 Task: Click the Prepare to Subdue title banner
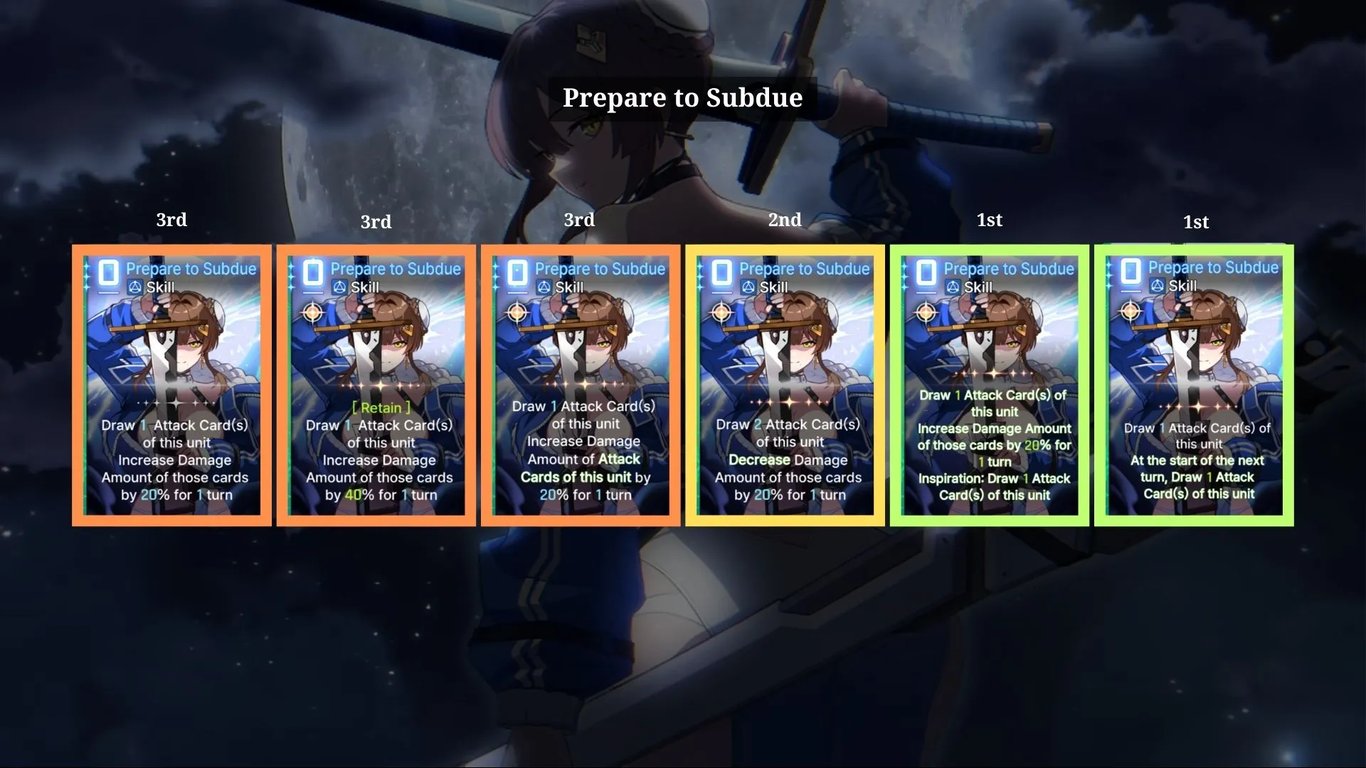click(683, 97)
